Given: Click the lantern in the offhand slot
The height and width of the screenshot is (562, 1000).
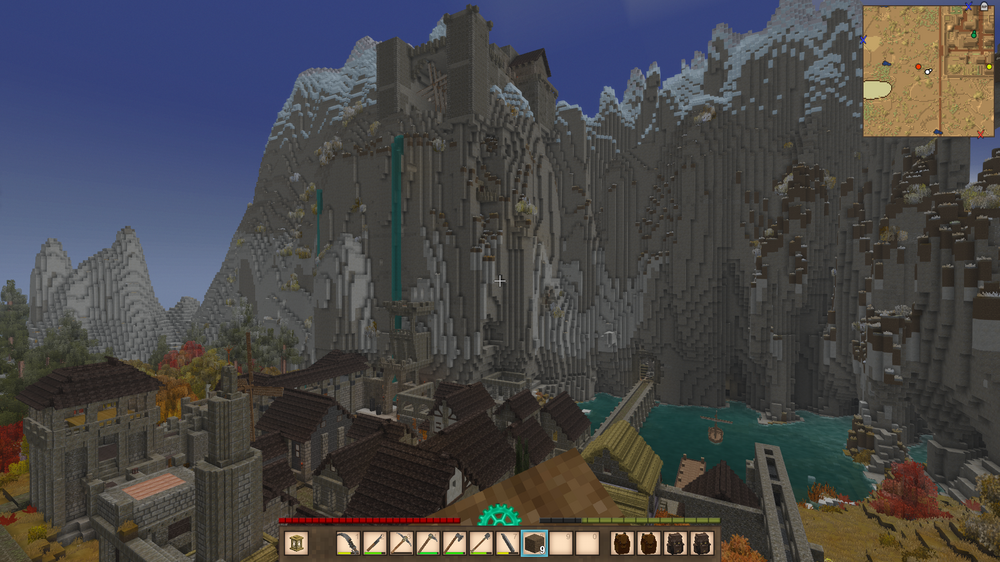Looking at the screenshot, I should click(296, 544).
